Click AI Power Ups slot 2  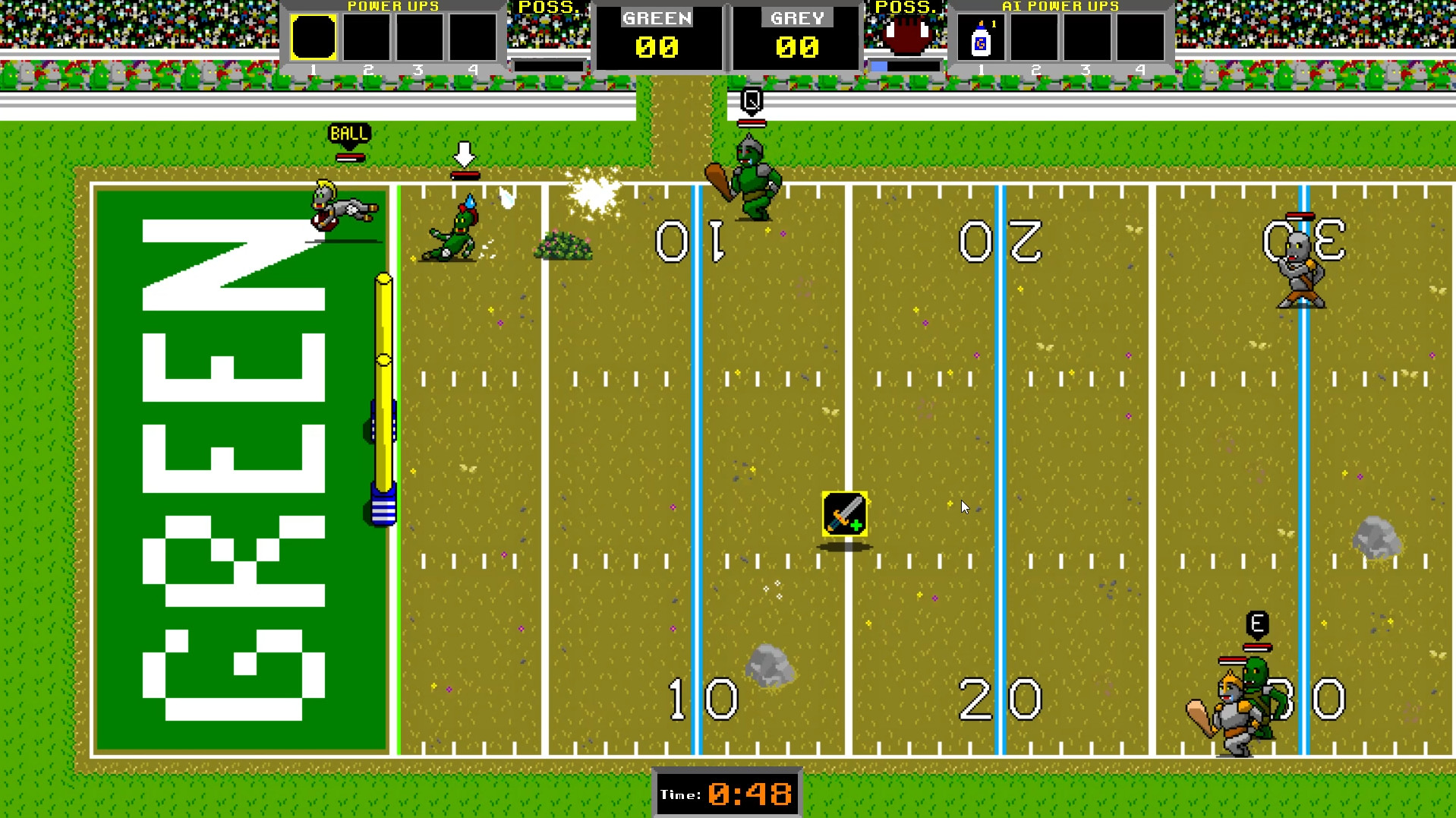pos(1033,36)
